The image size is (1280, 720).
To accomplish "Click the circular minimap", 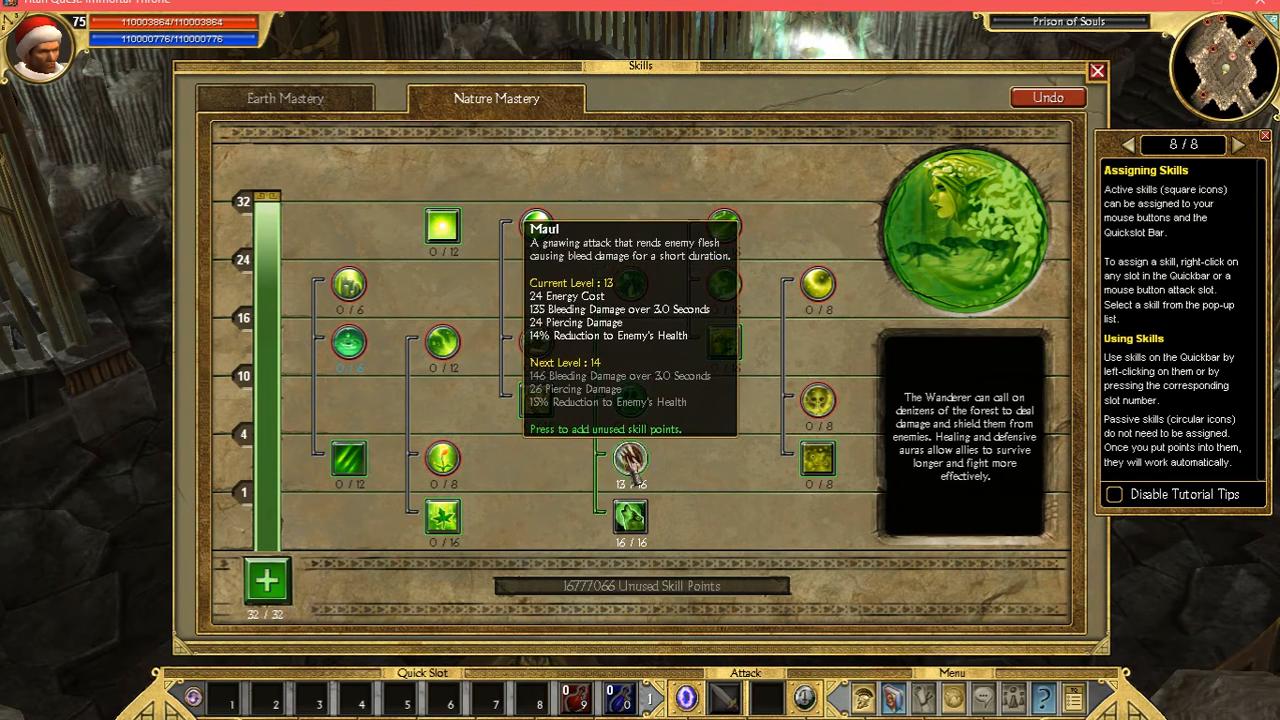I will (1223, 65).
